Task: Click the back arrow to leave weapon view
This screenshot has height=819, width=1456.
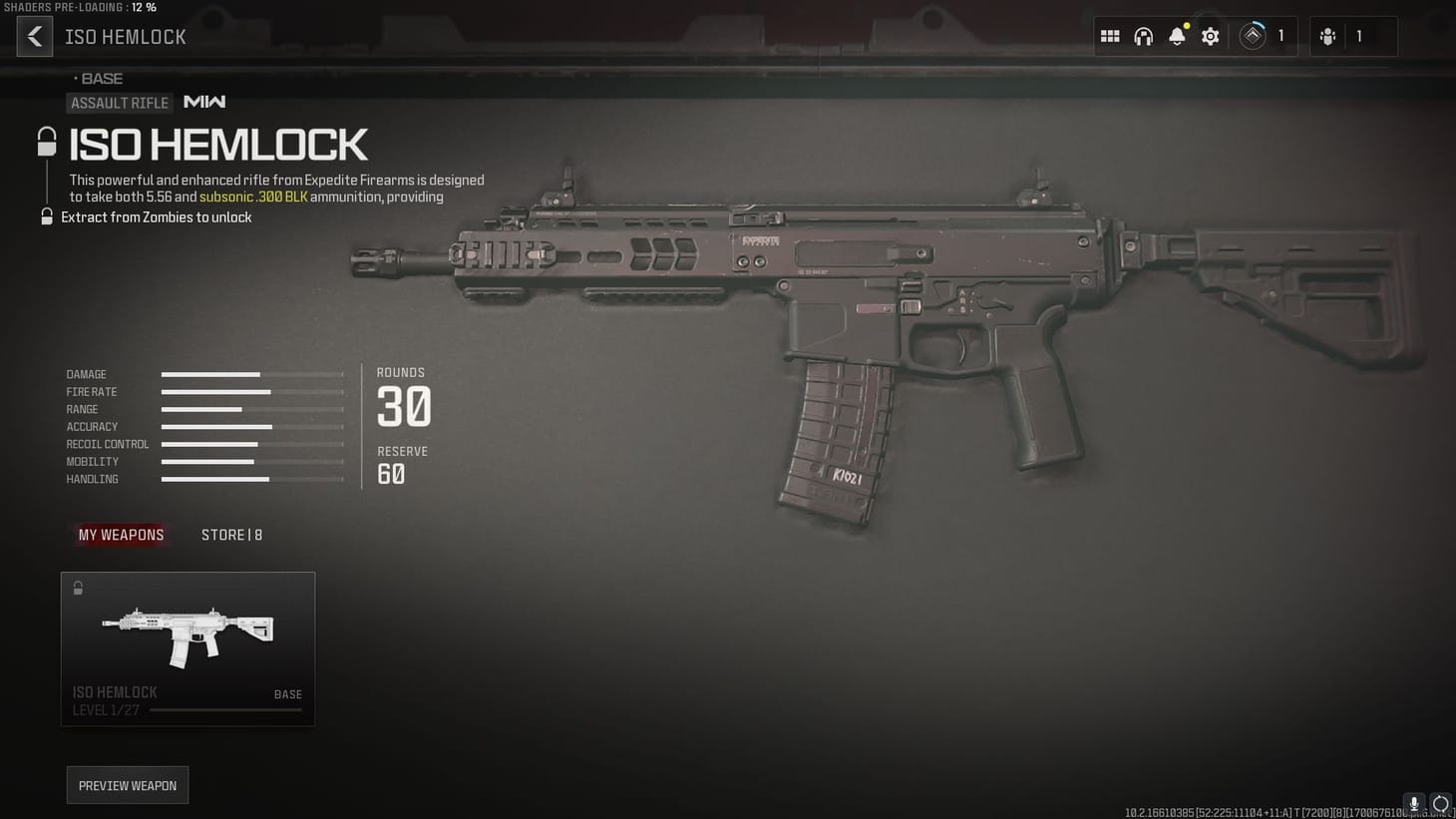Action: (35, 36)
